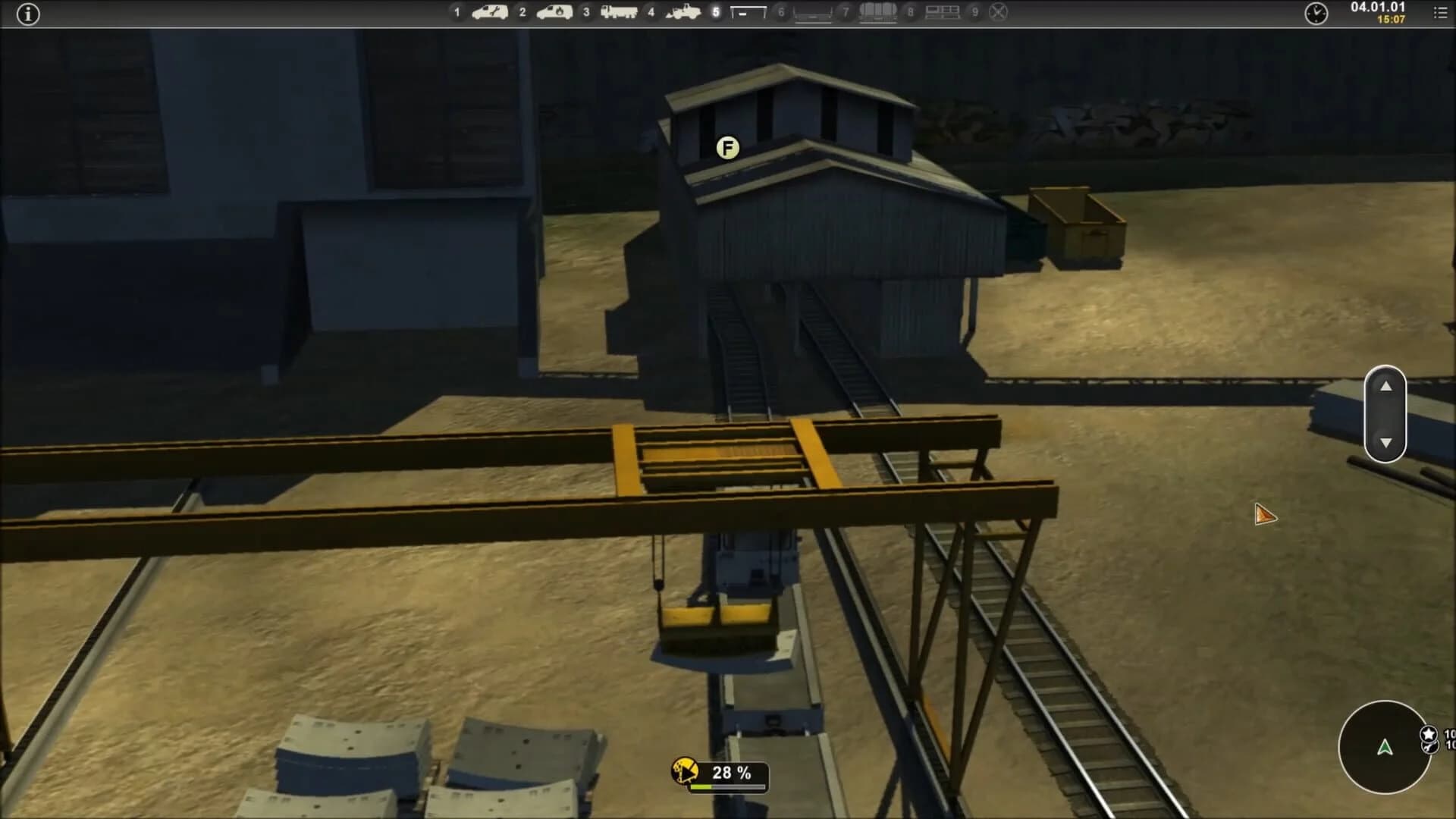The width and height of the screenshot is (1456, 819).
Task: Open the info panel top left
Action: click(x=29, y=14)
